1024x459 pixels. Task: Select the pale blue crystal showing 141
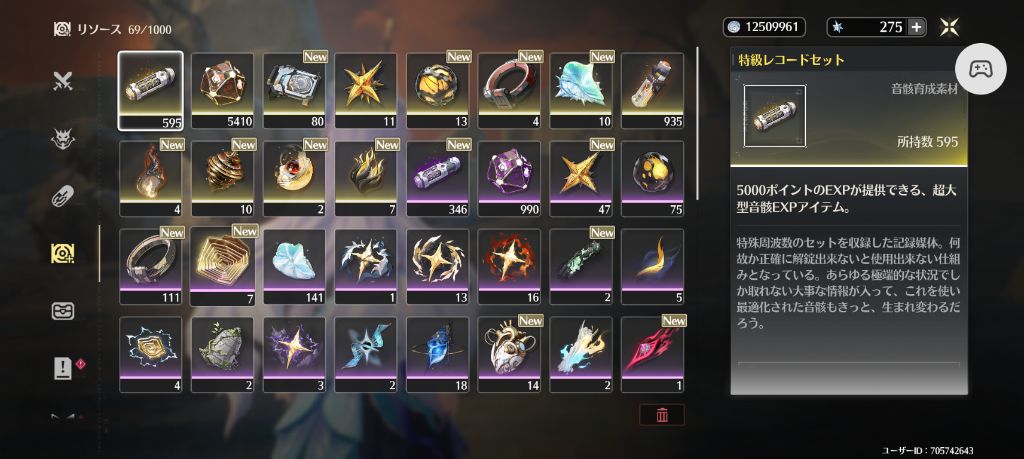[x=294, y=266]
